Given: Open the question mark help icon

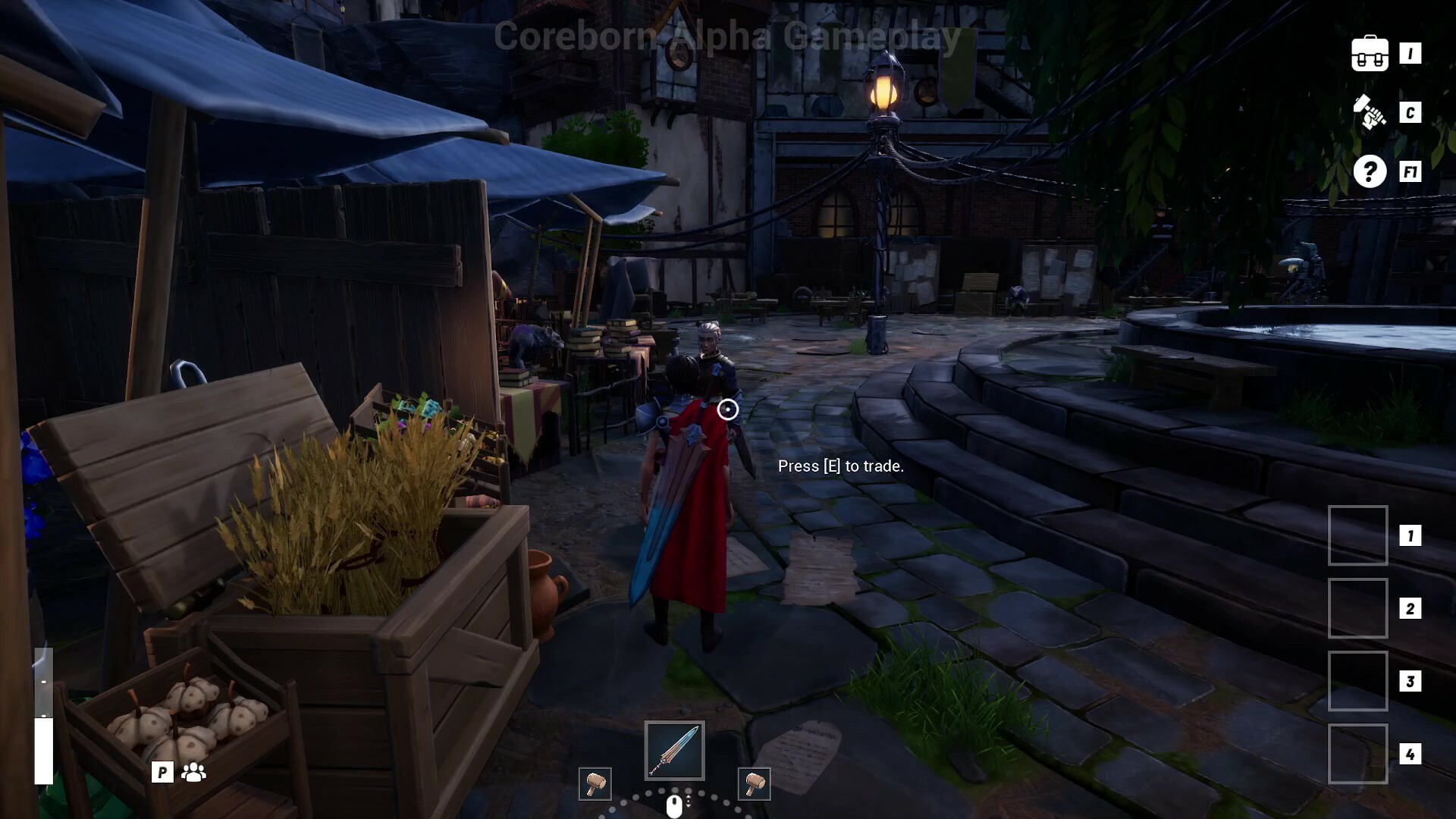Looking at the screenshot, I should point(1370,172).
